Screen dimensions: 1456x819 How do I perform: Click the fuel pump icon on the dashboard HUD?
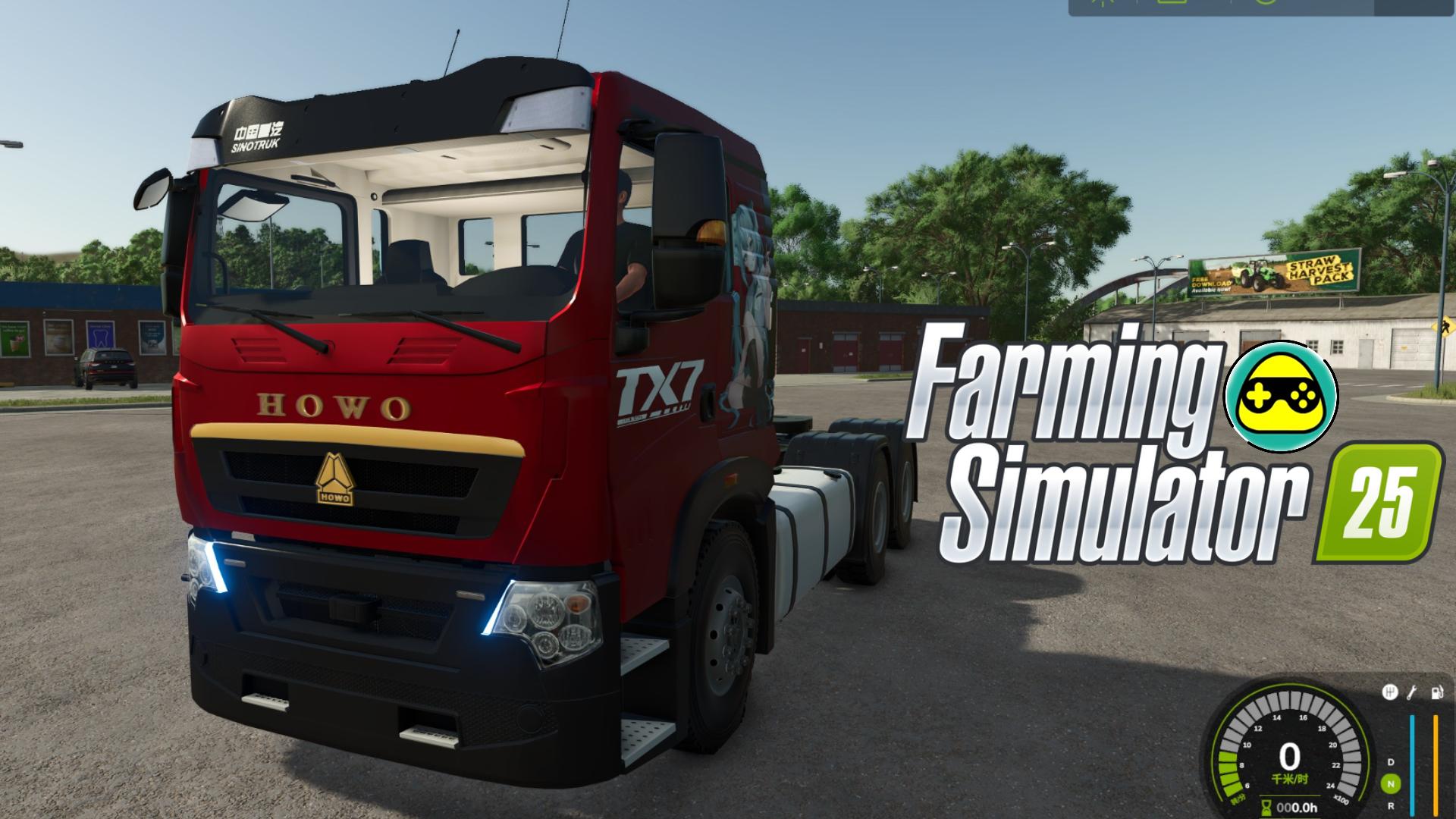point(1438,692)
